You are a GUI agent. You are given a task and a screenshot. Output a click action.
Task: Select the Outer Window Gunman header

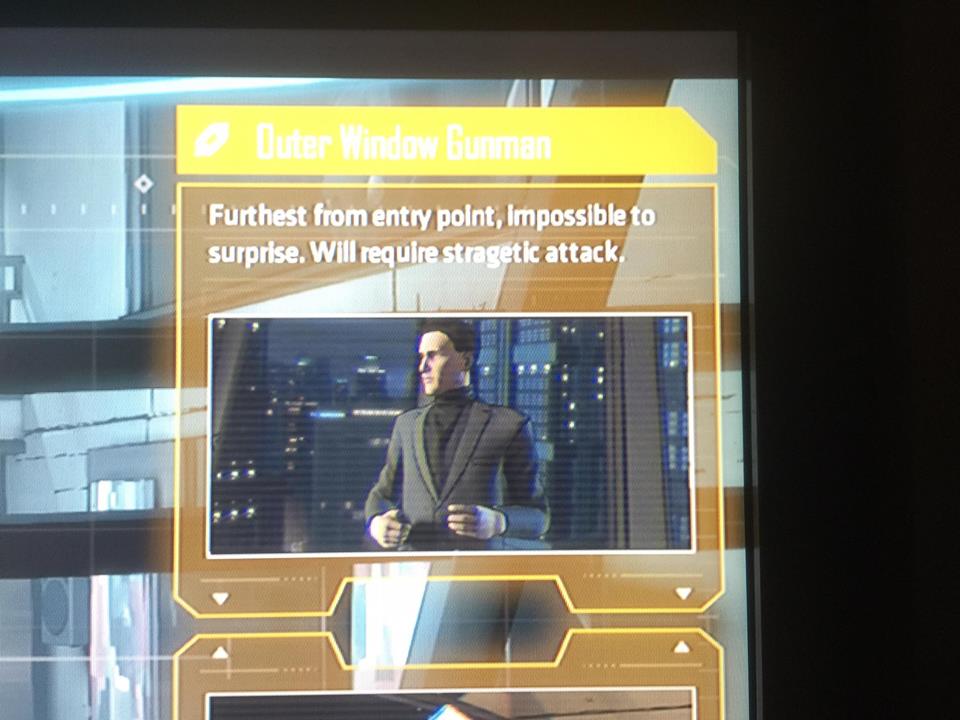[445, 143]
